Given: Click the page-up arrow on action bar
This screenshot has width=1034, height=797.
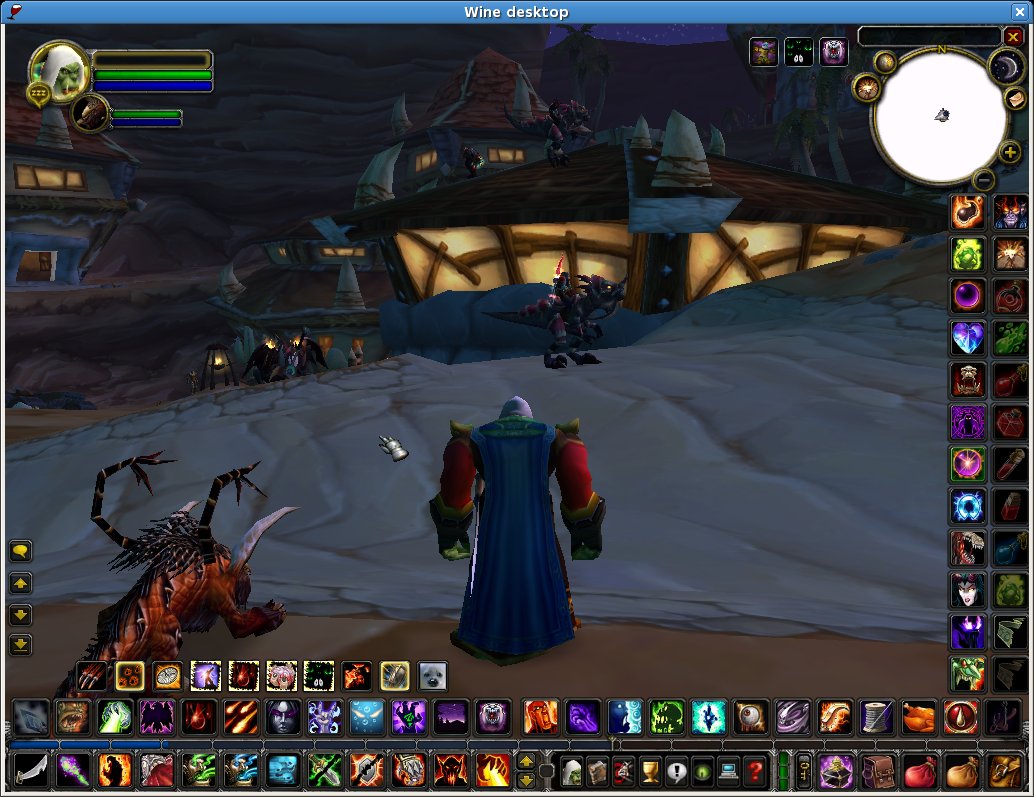Looking at the screenshot, I should click(526, 763).
